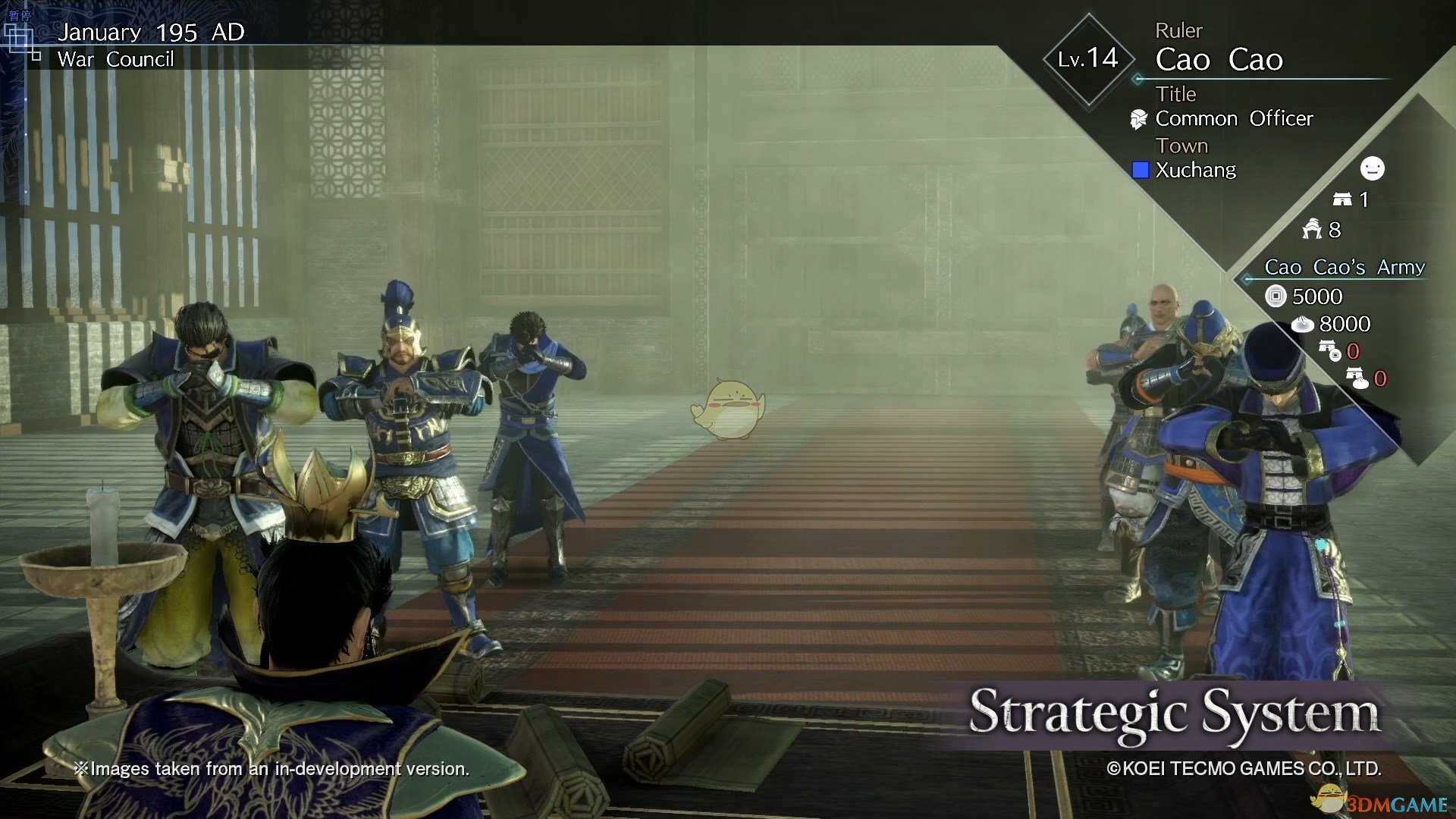Click the 3DMGAME watermark logo
The width and height of the screenshot is (1456, 819).
(x=1382, y=802)
